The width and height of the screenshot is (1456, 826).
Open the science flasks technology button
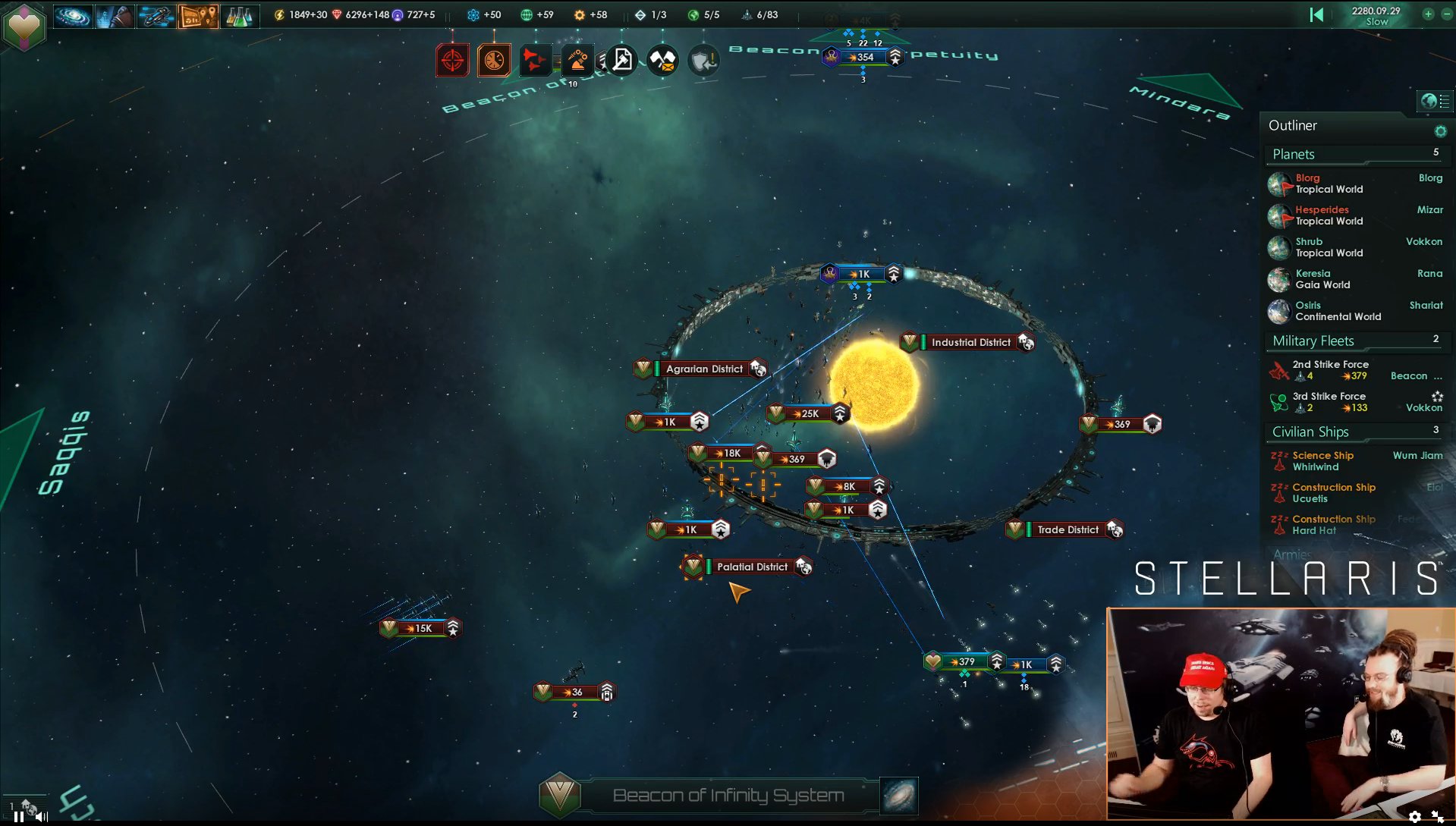coord(238,16)
